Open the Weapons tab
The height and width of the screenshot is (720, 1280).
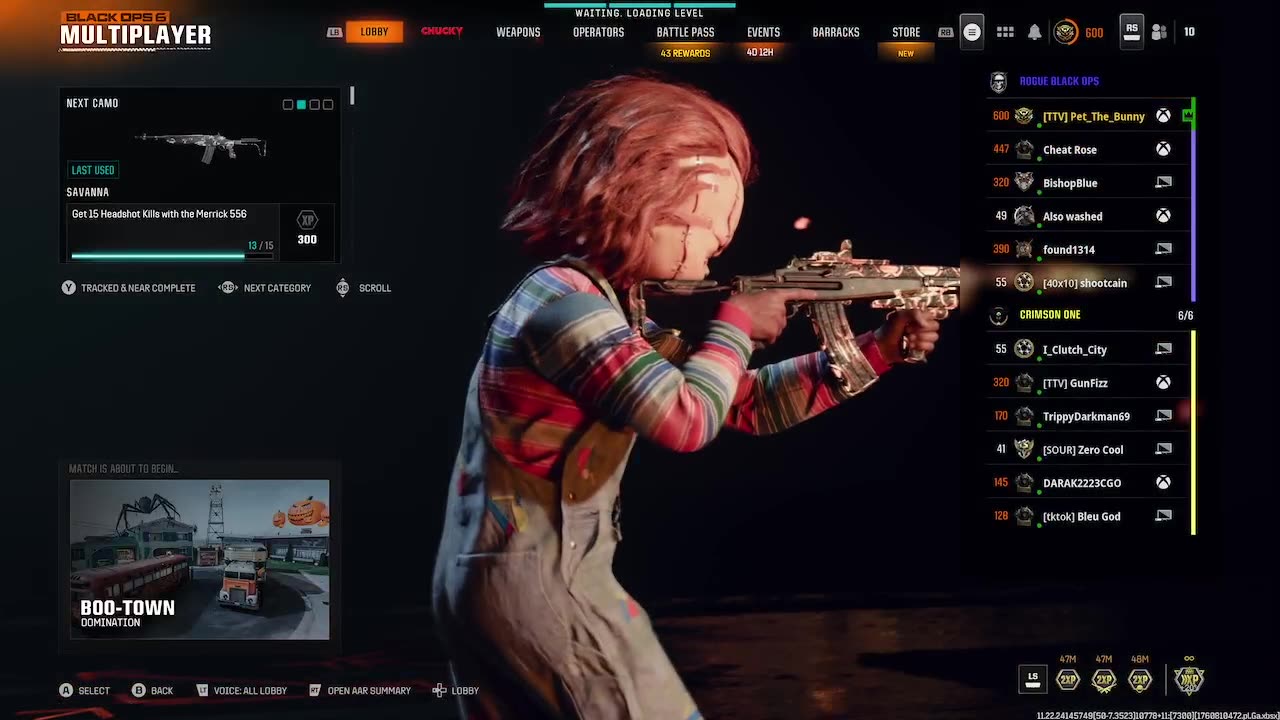(518, 32)
